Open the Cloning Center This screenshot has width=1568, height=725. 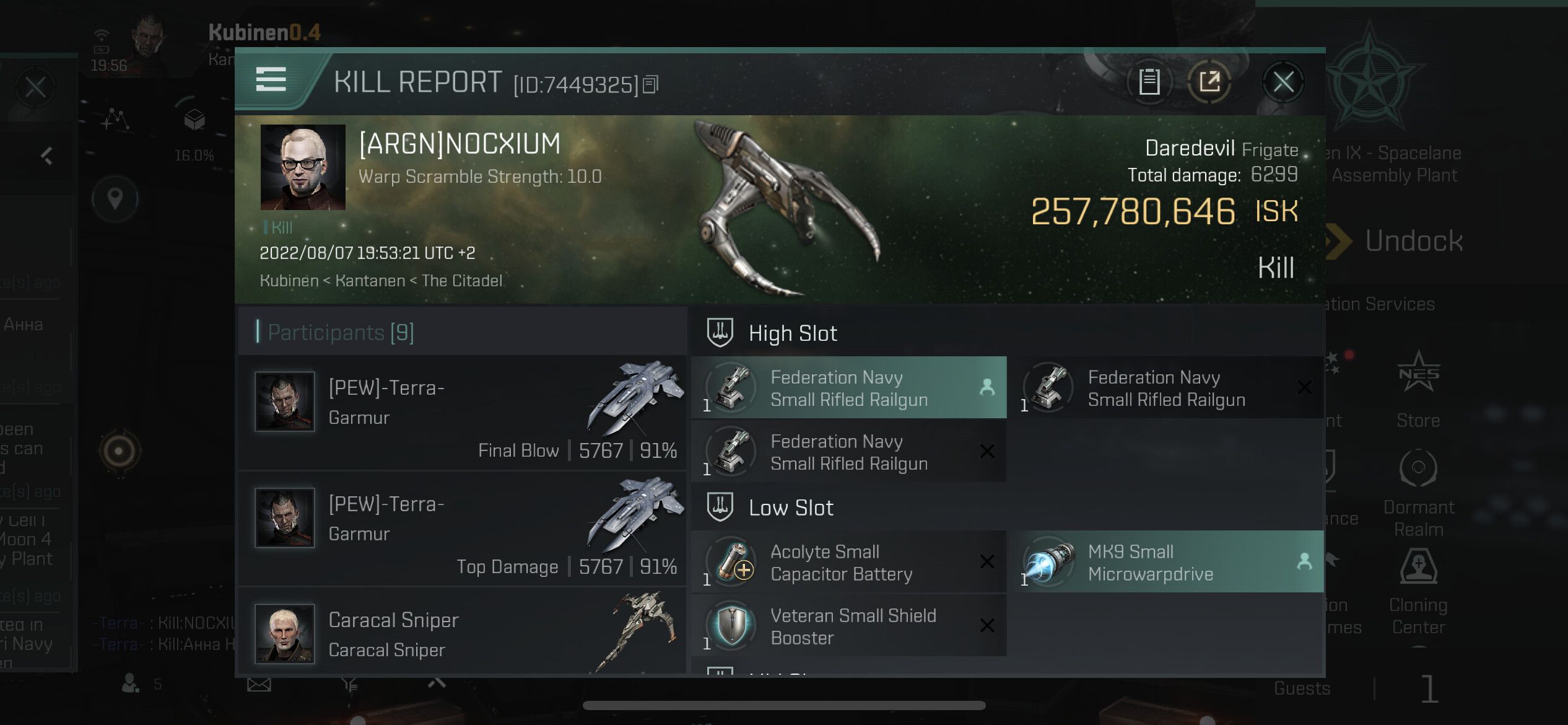[1419, 592]
